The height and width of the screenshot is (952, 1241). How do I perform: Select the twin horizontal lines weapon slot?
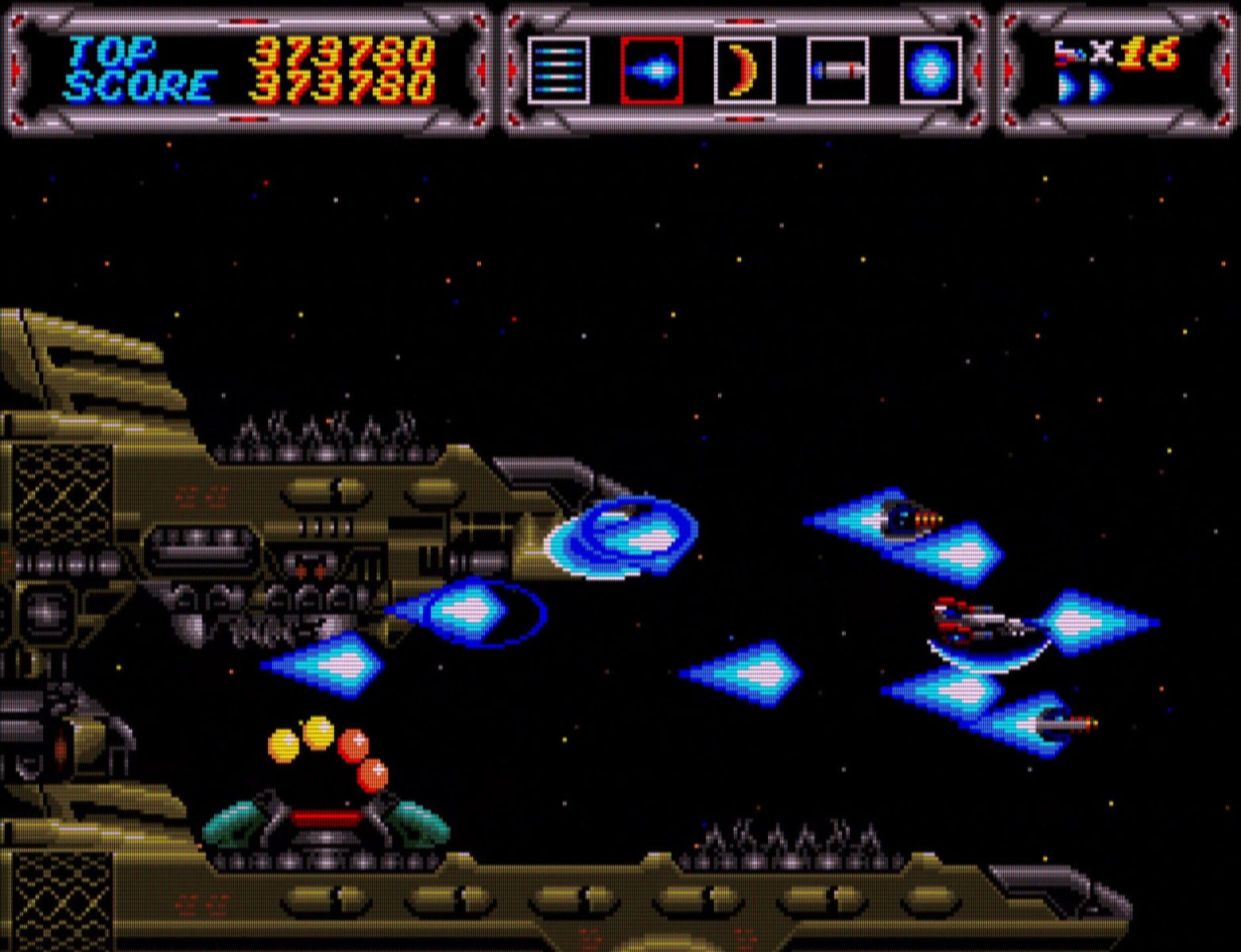(559, 71)
